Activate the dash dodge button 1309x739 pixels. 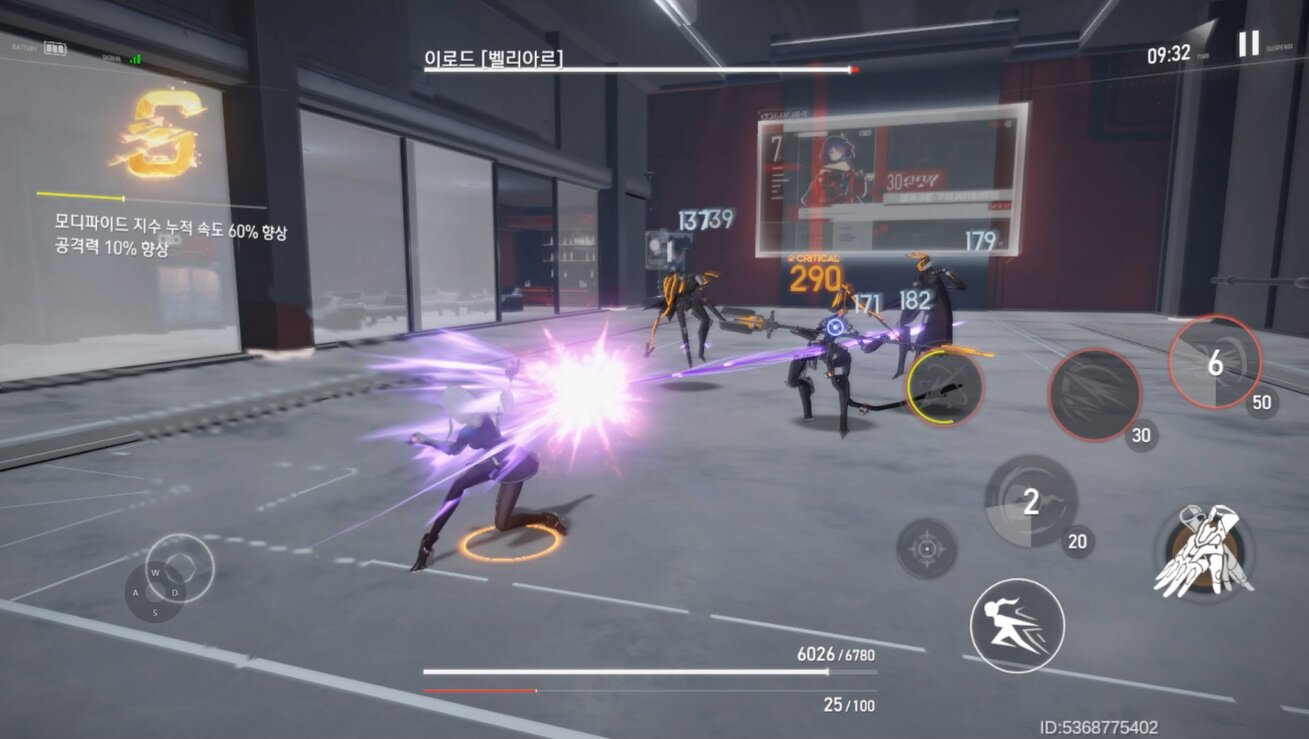click(1016, 625)
